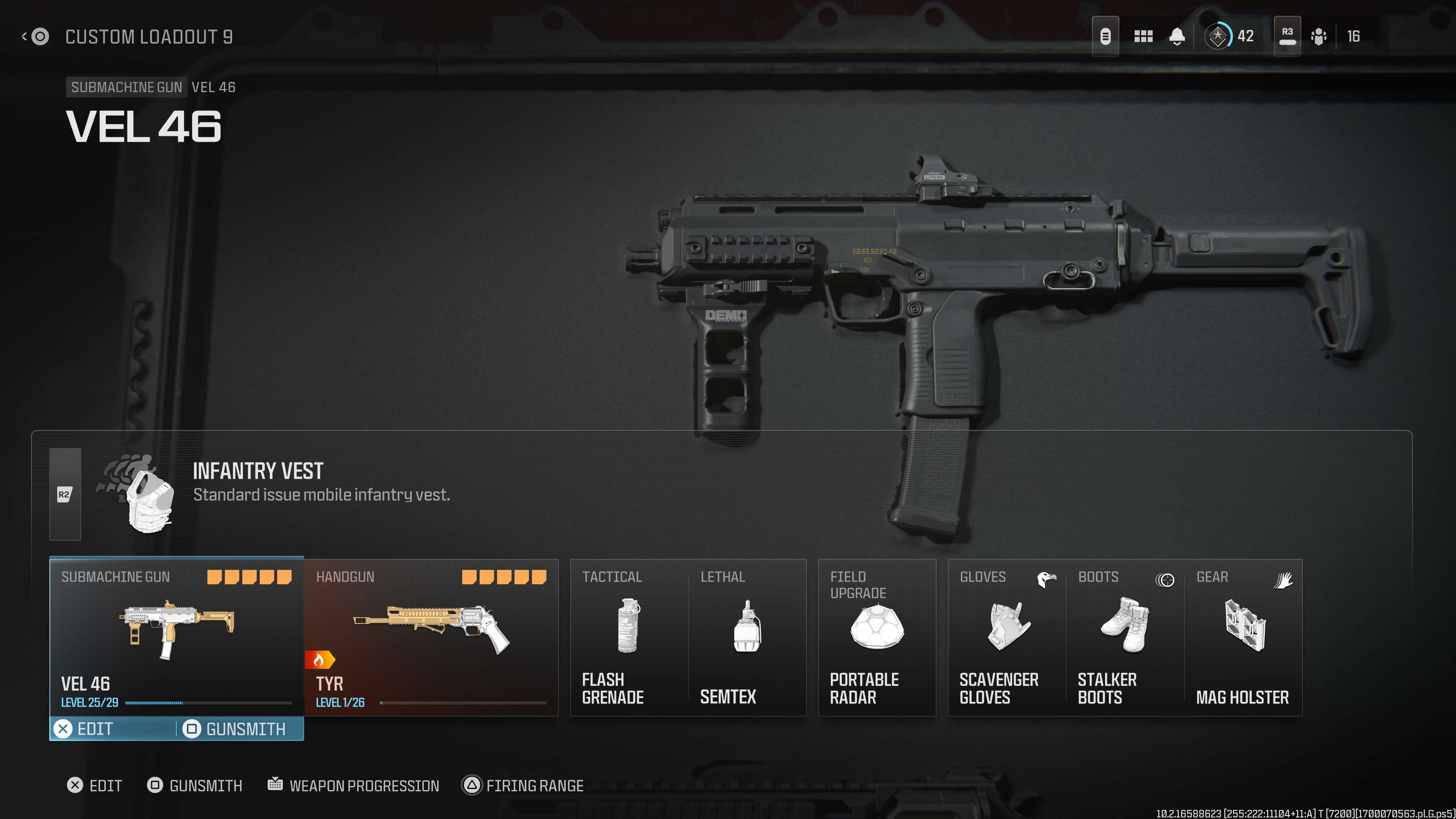Show the player rank 42 badge
The height and width of the screenshot is (819, 1456).
[x=1218, y=37]
